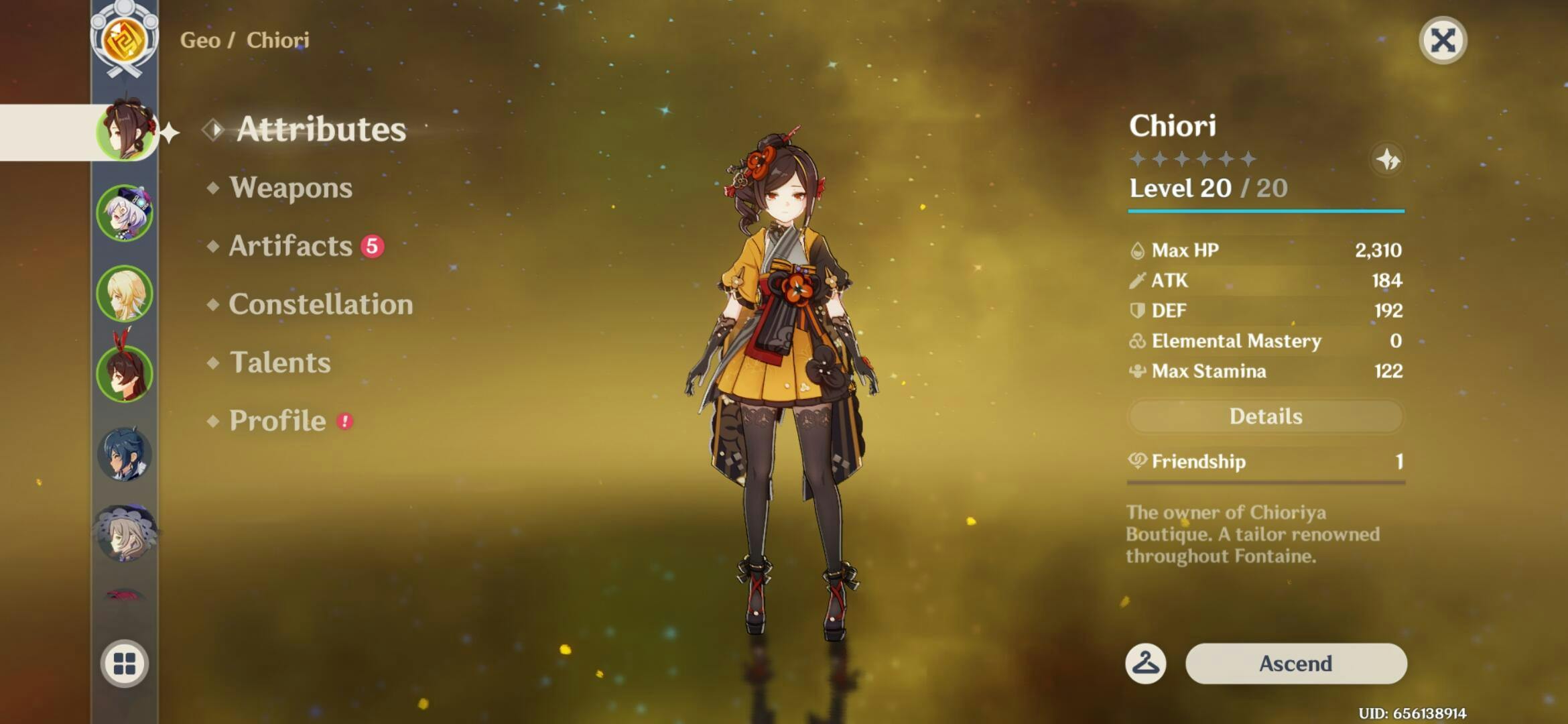
Task: Click the sparkle icon beside the stars
Action: pyautogui.click(x=1387, y=160)
